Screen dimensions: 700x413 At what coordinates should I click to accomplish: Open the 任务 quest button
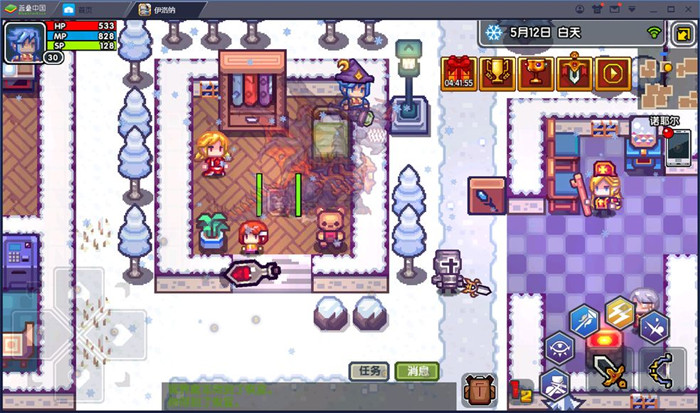click(369, 371)
